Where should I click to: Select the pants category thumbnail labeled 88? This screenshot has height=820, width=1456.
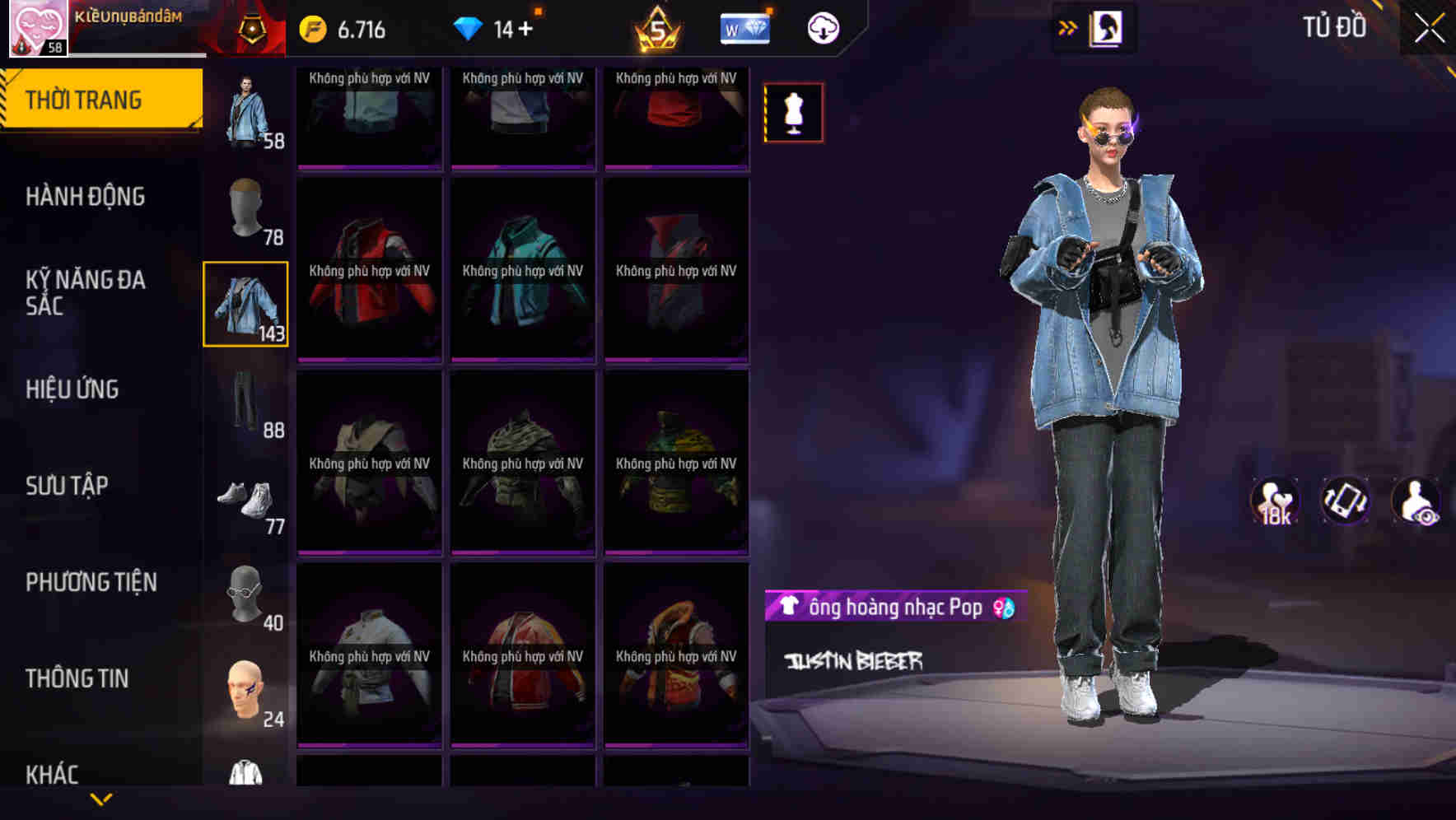coord(246,401)
